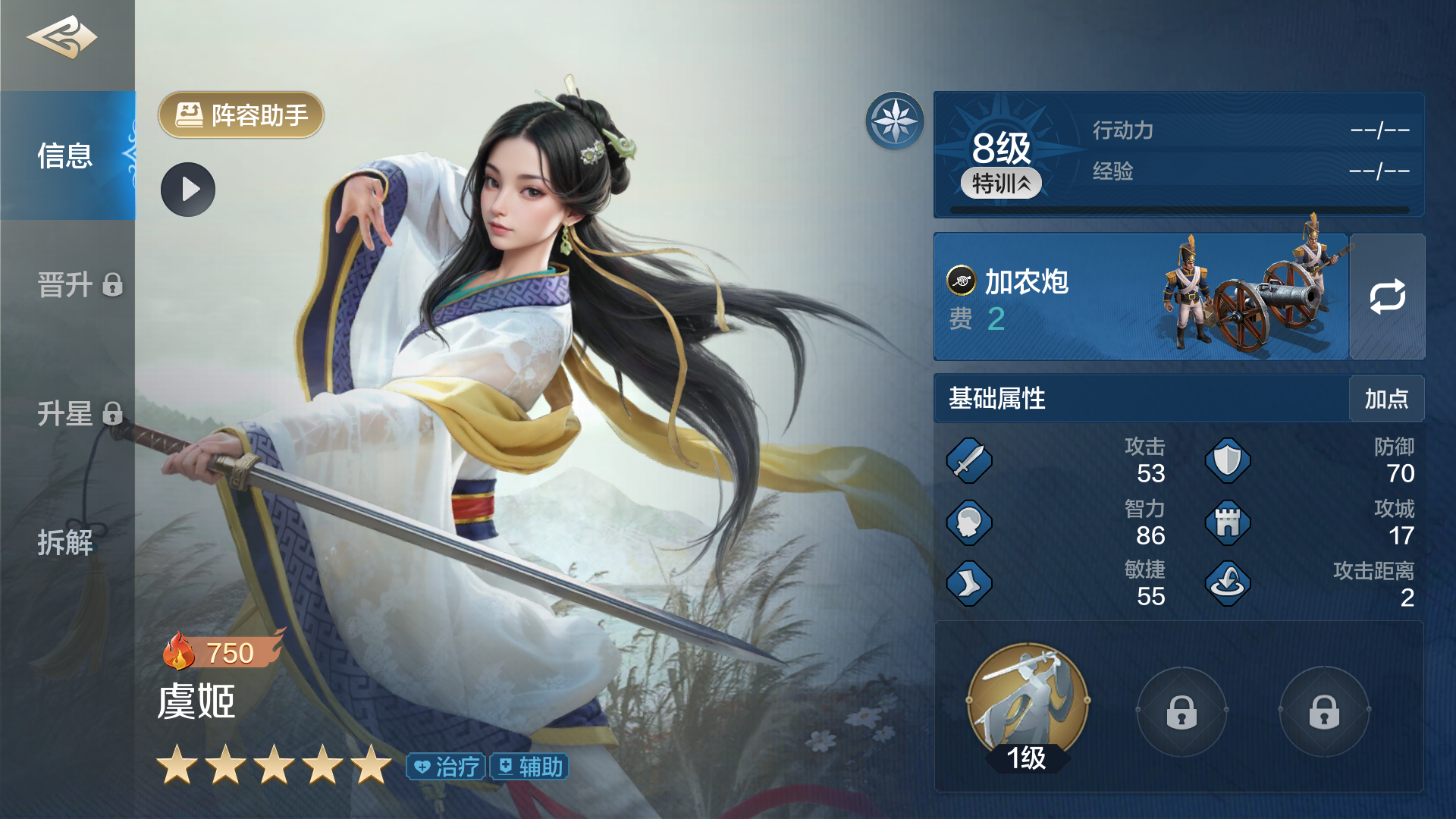Go back using the top-left arrow emblem
This screenshot has height=819, width=1456.
62,38
